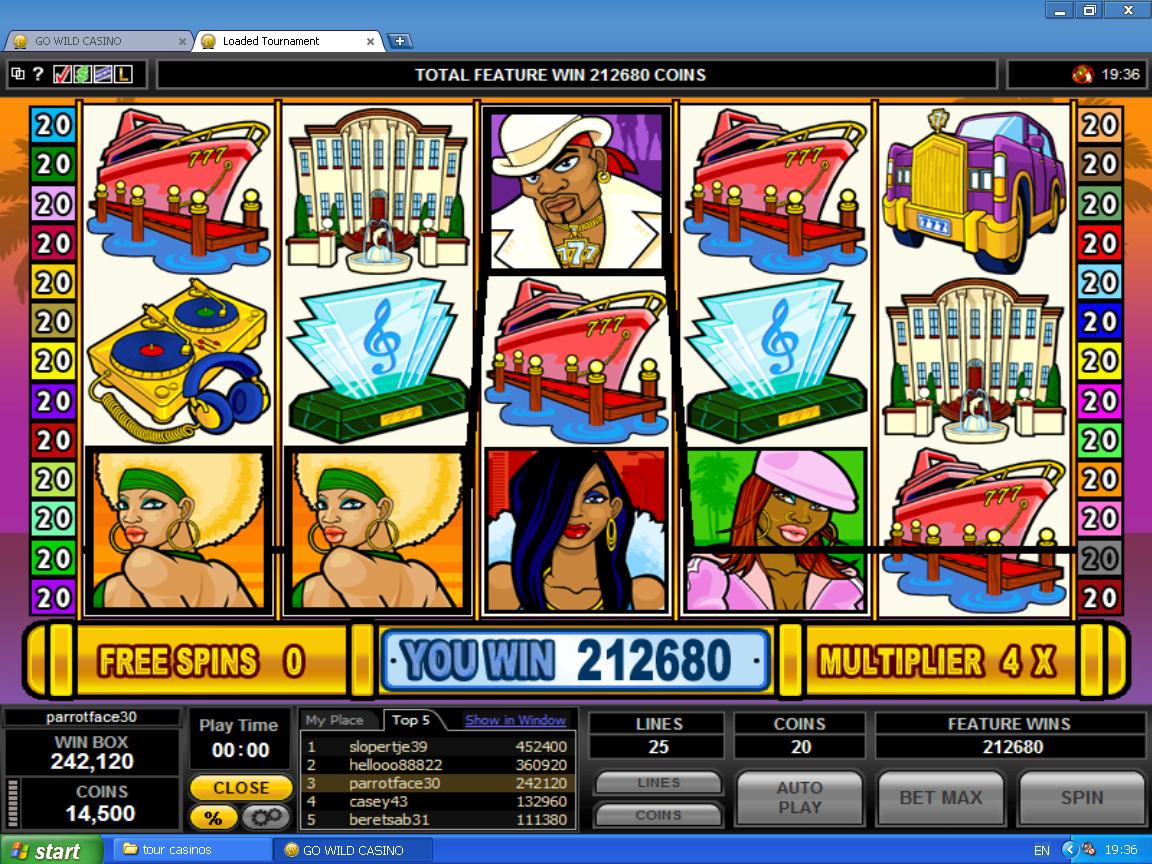Viewport: 1152px width, 864px height.
Task: Click the SPIN button
Action: coord(1081,798)
